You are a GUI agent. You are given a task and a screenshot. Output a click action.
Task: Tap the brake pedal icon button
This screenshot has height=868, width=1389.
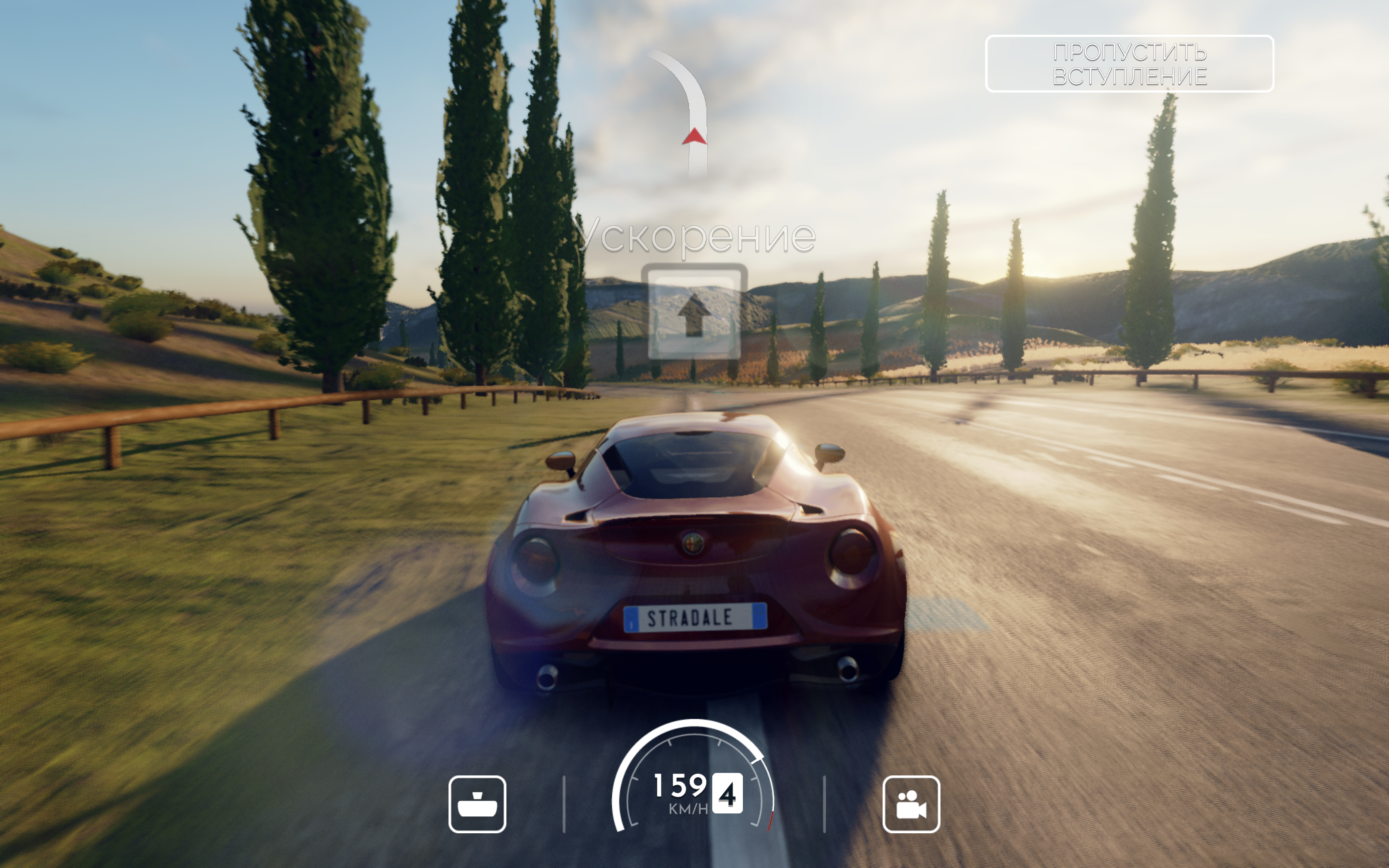[x=477, y=804]
